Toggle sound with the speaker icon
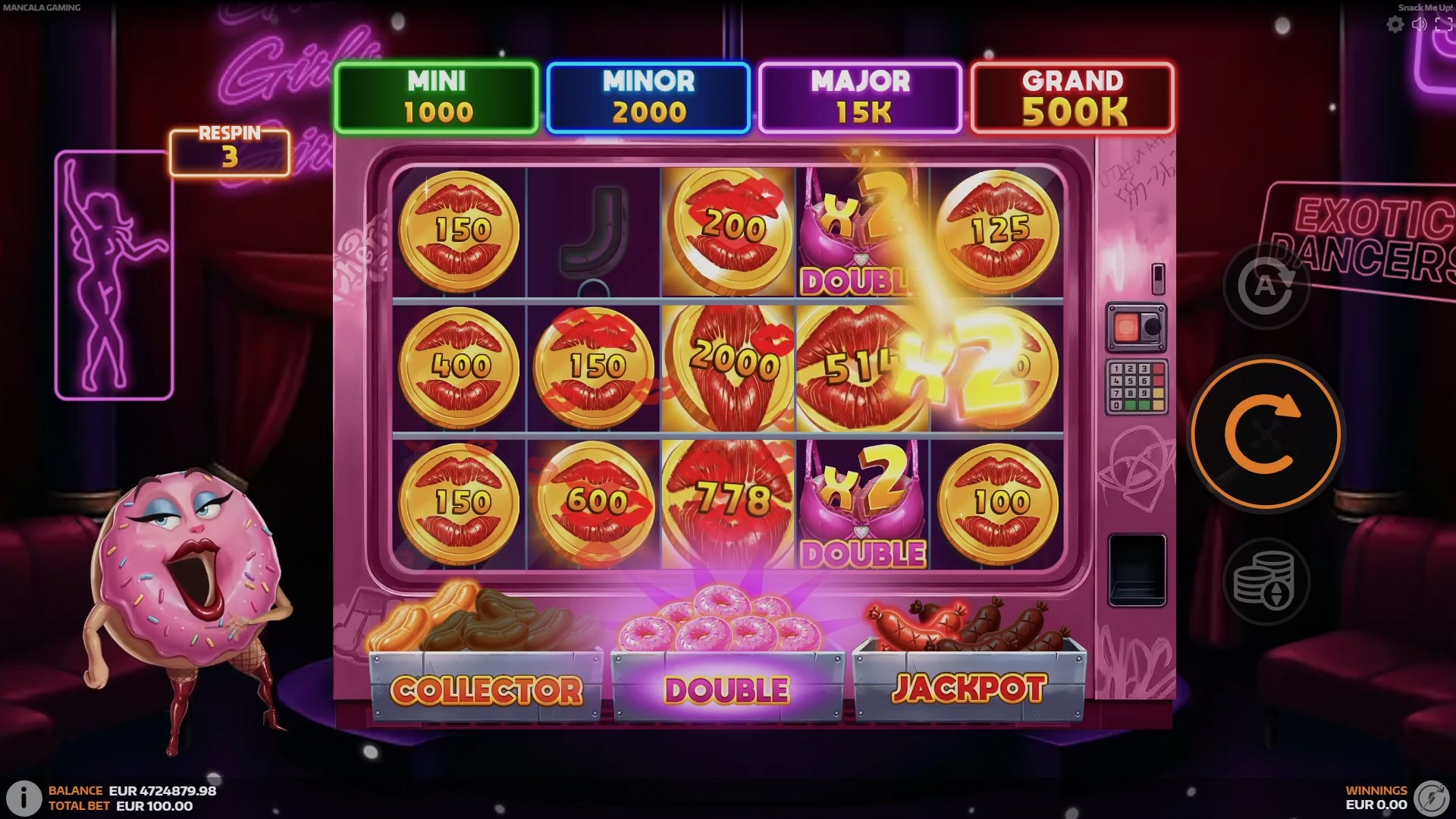The height and width of the screenshot is (819, 1456). 1420,25
